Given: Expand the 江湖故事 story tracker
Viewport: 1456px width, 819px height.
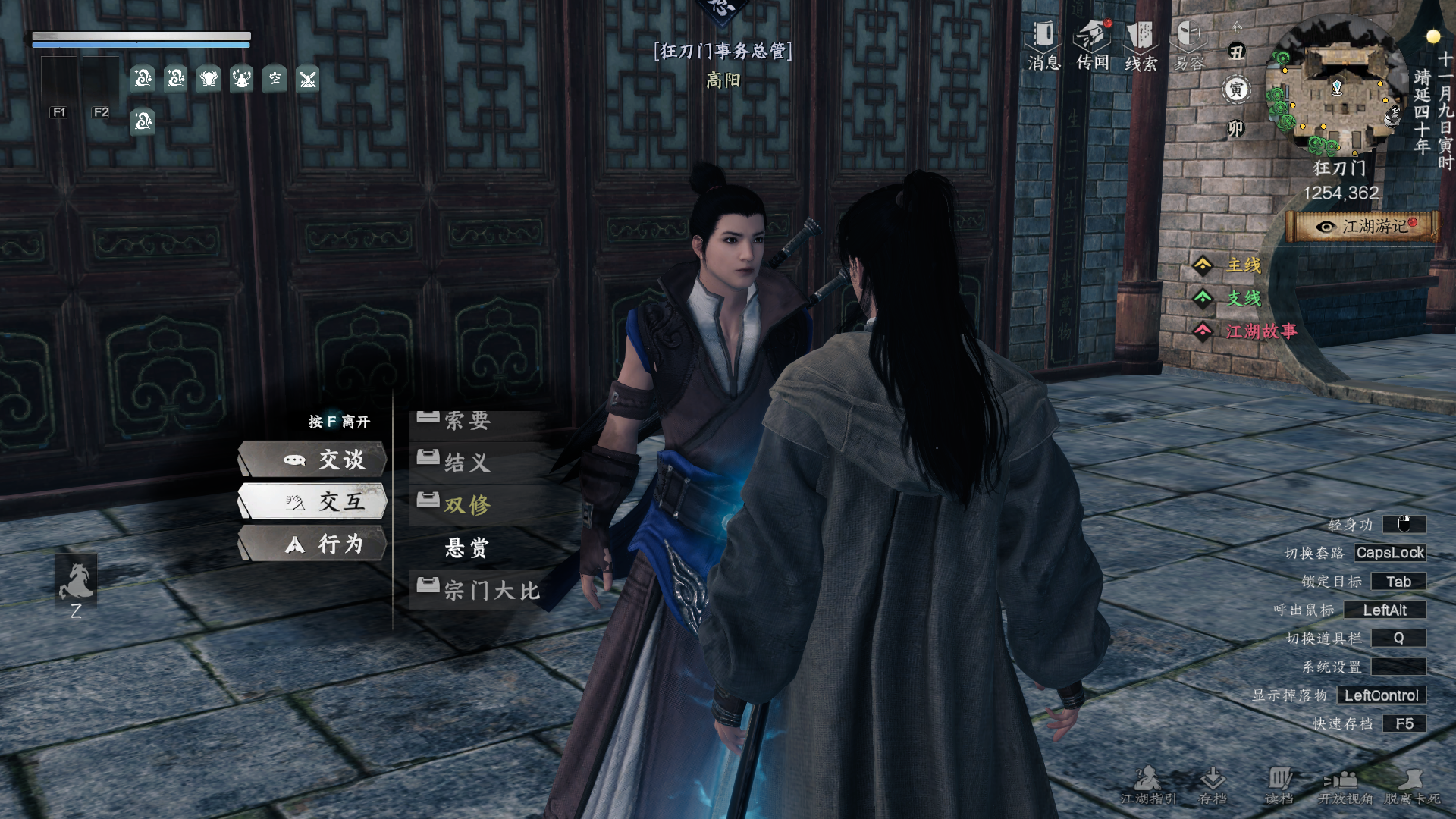Looking at the screenshot, I should coord(1260,331).
